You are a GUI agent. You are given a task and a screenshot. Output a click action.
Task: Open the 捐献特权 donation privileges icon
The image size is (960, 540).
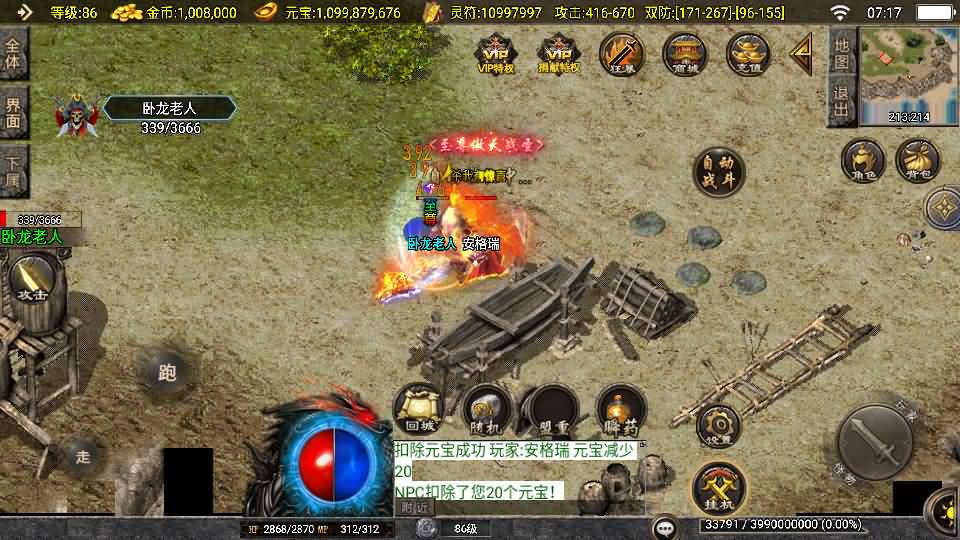click(559, 54)
